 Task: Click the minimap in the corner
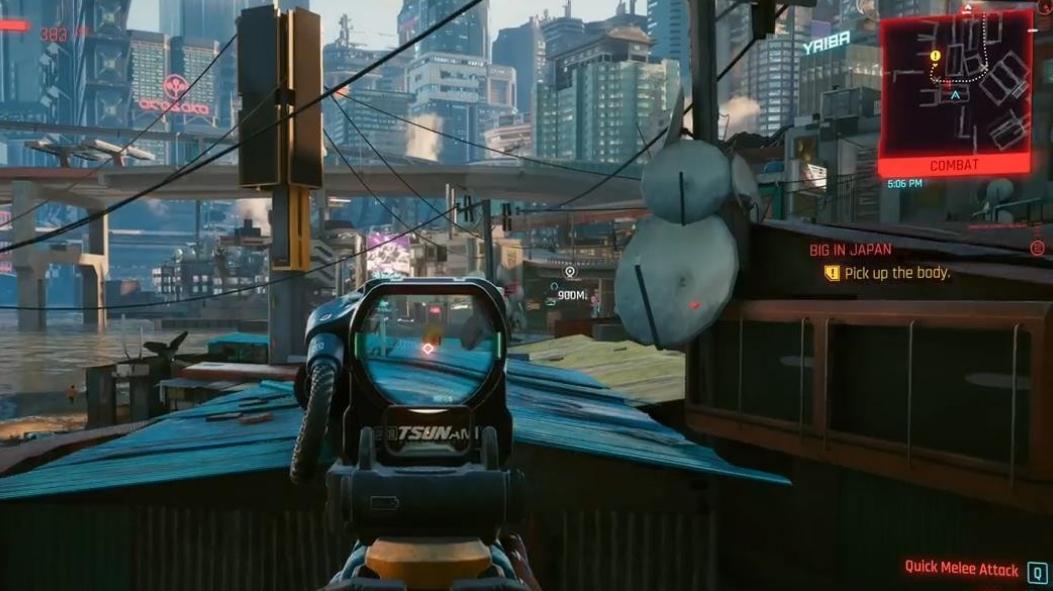(x=954, y=84)
